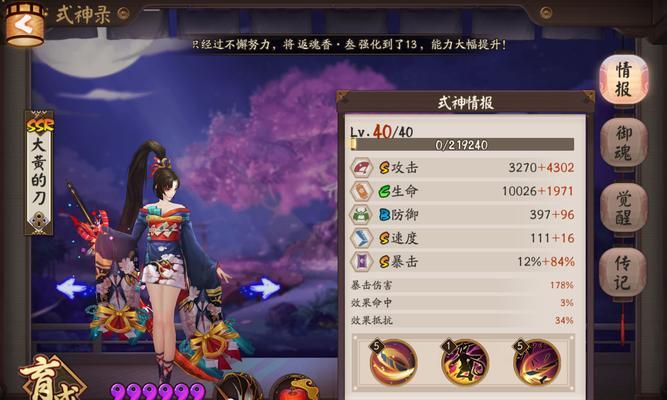The width and height of the screenshot is (667, 400).
Task: Select the 暴击 stat row
Action: (x=460, y=261)
